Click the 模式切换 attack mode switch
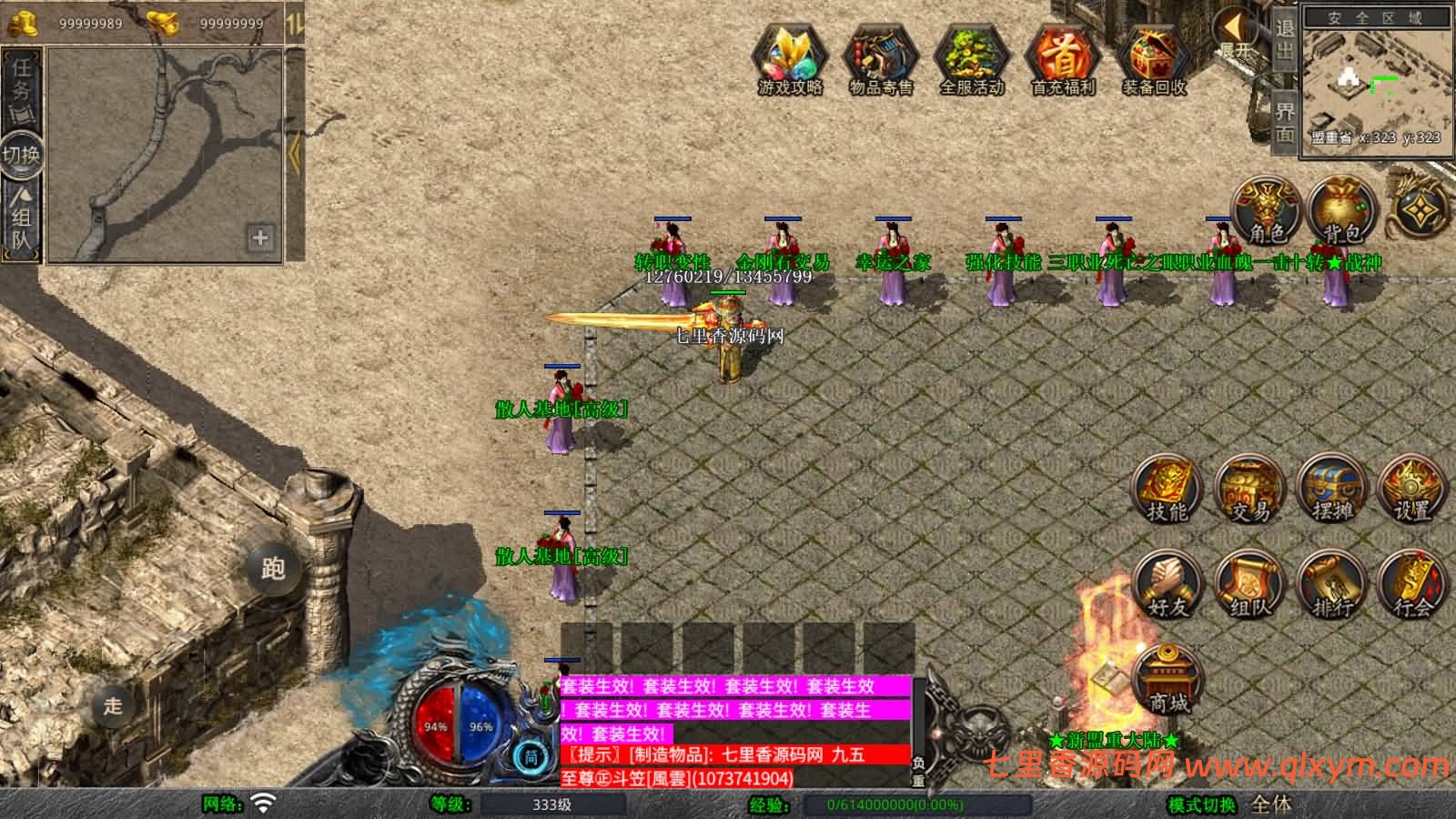The width and height of the screenshot is (1456, 819). tap(1202, 804)
